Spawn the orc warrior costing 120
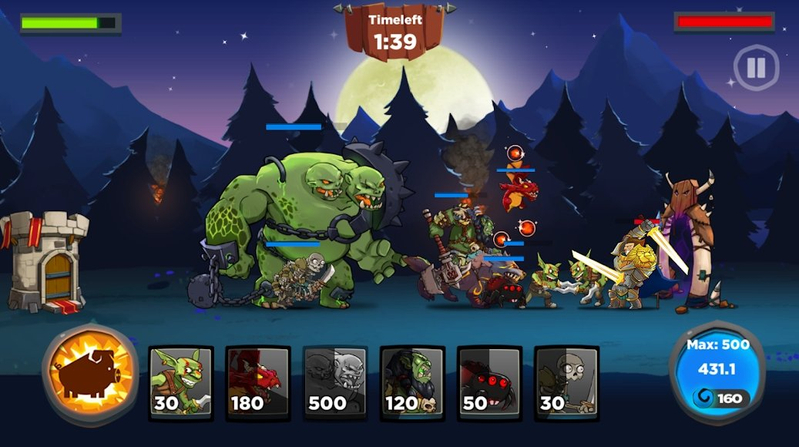This screenshot has width=799, height=447. click(412, 380)
